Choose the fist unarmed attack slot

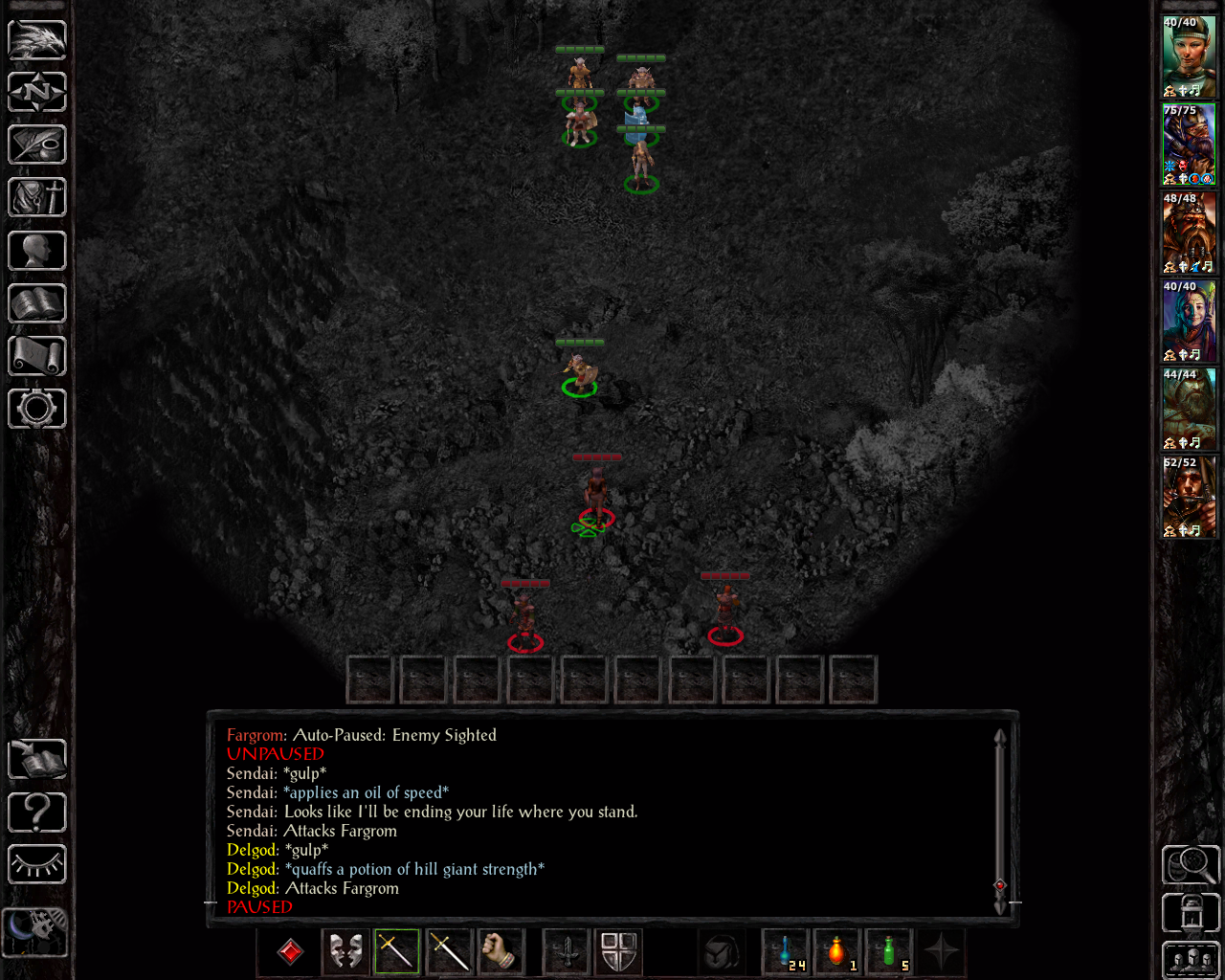[501, 952]
